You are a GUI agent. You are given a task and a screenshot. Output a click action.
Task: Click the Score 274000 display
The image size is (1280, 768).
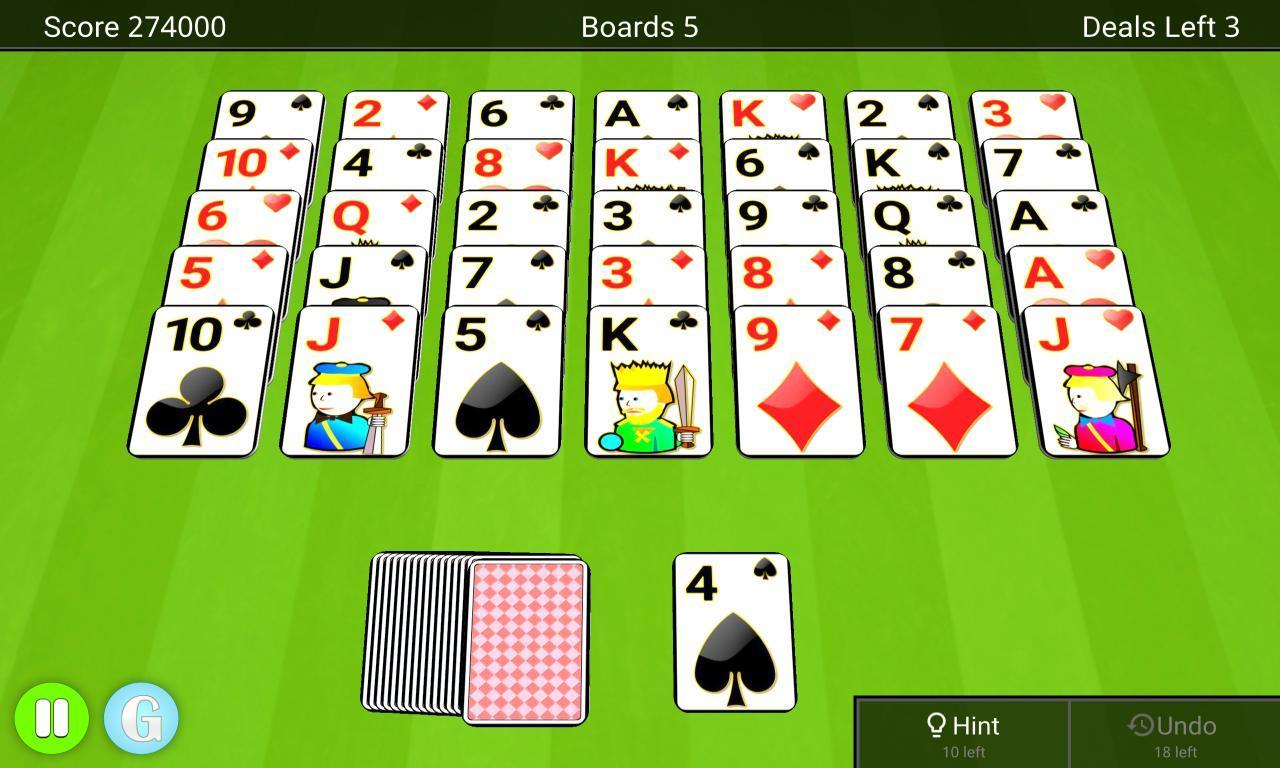pos(135,26)
